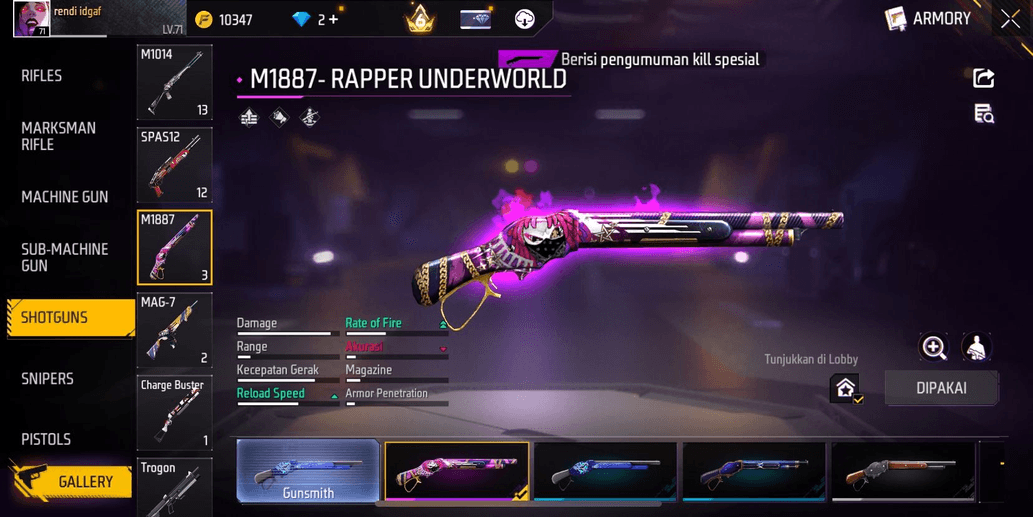Open the Gunsmith skin tile
This screenshot has width=1033, height=517.
[308, 471]
